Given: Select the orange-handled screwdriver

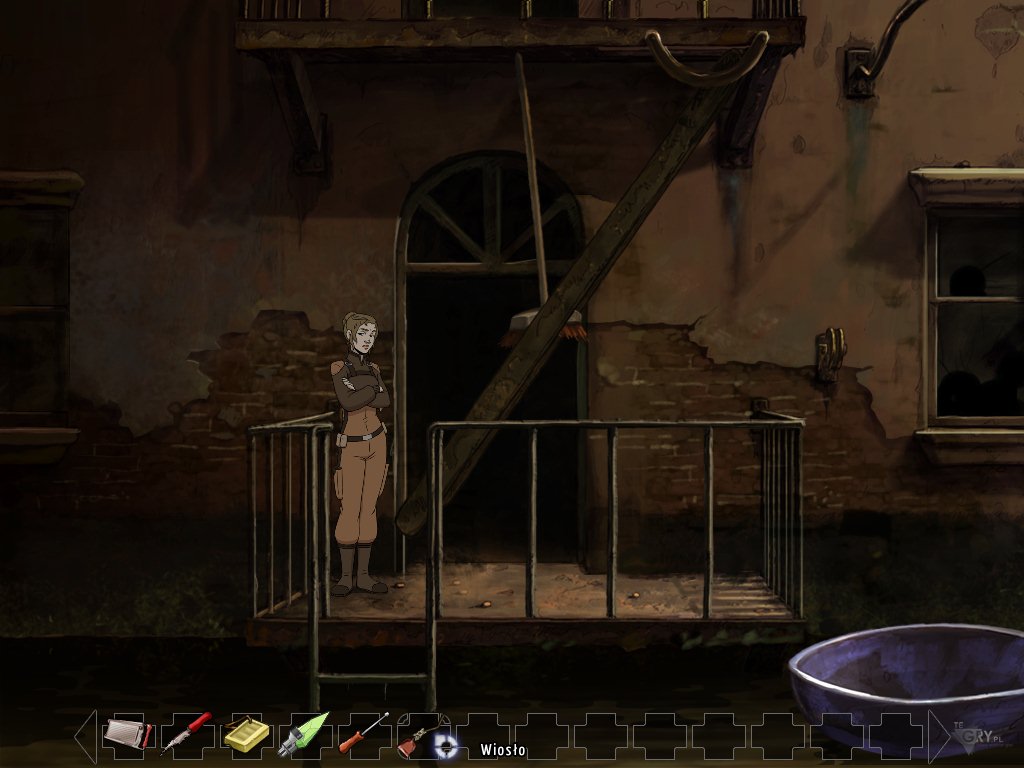Looking at the screenshot, I should (362, 735).
